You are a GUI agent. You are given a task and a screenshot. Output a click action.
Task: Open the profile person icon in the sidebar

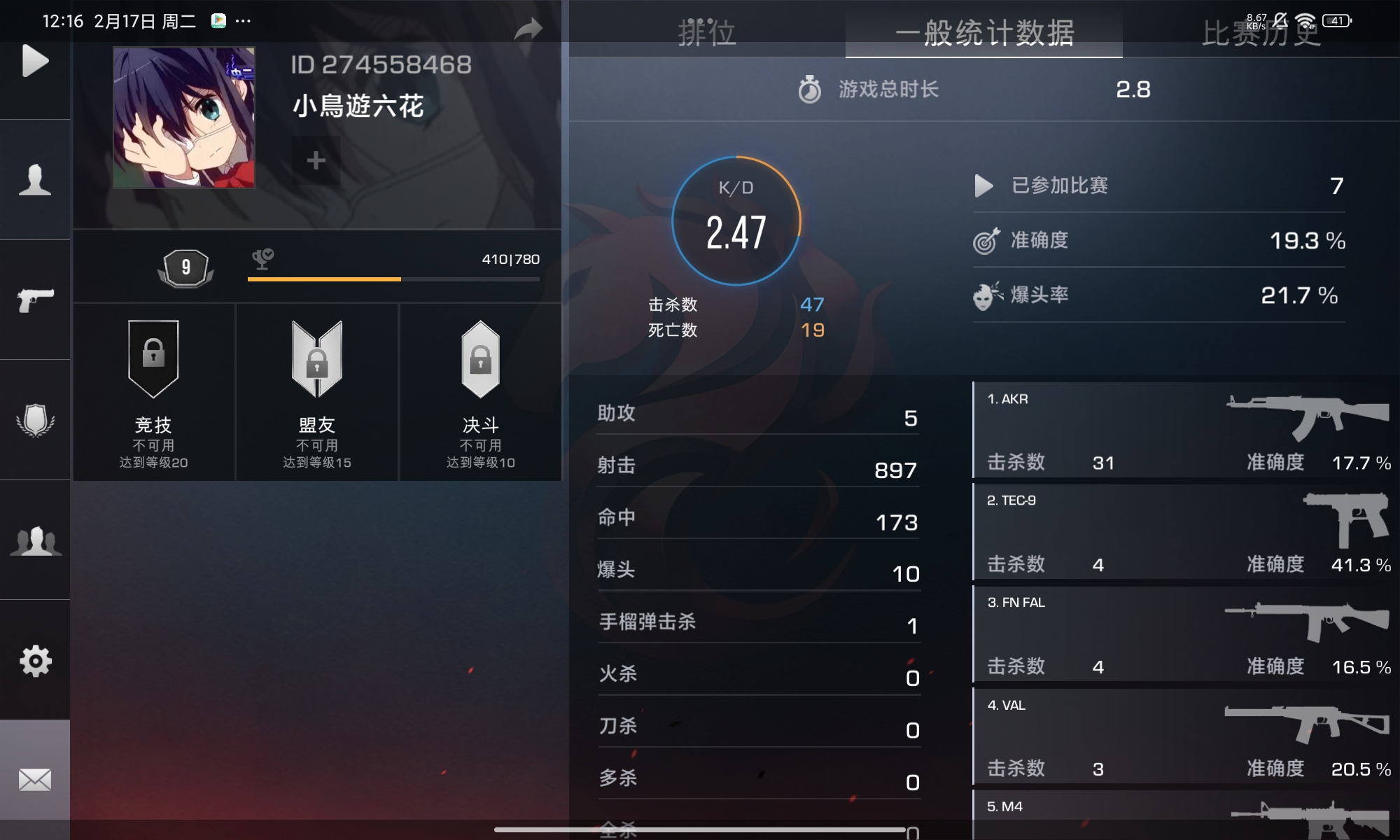(34, 181)
